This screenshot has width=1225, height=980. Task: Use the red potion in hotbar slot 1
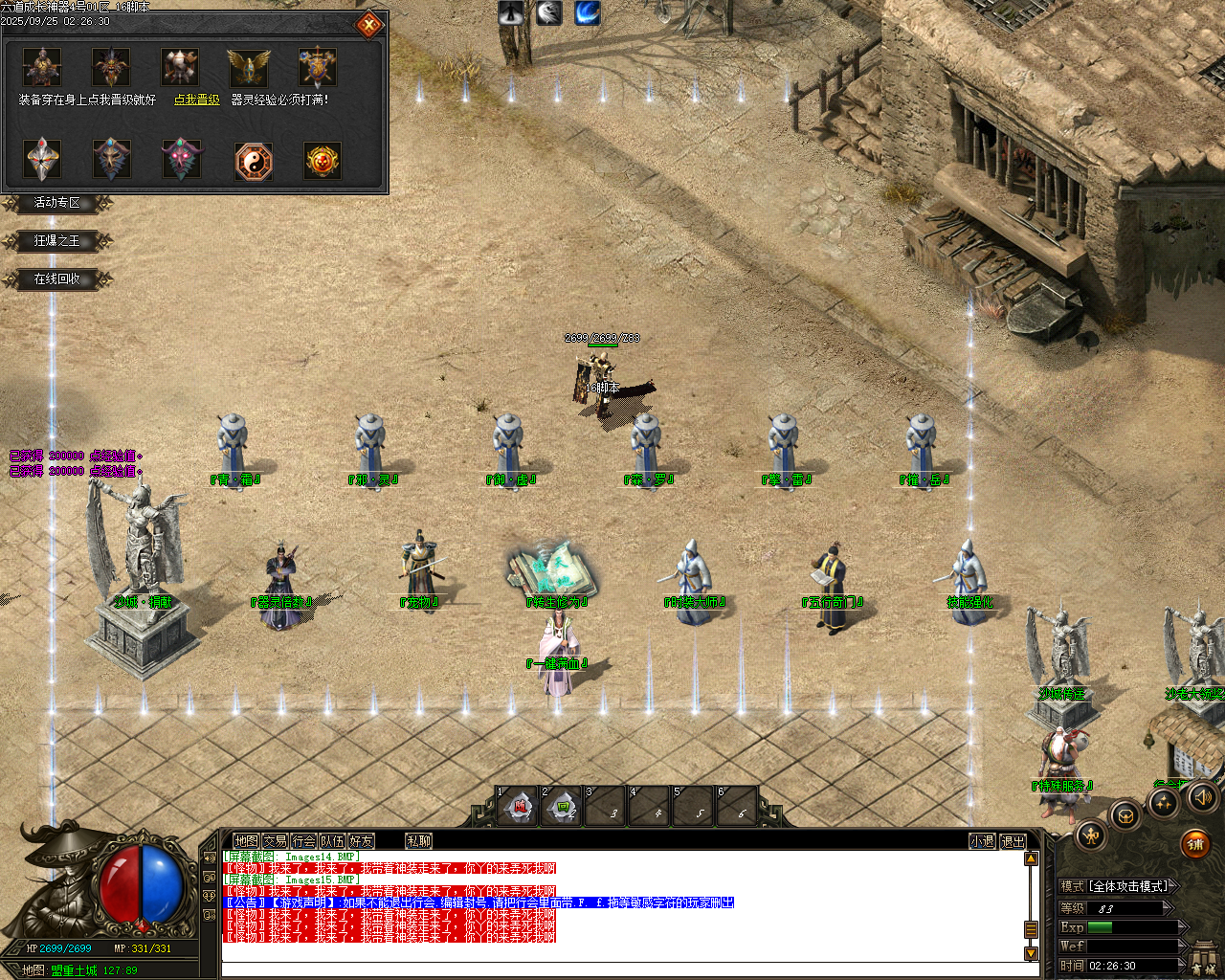520,809
